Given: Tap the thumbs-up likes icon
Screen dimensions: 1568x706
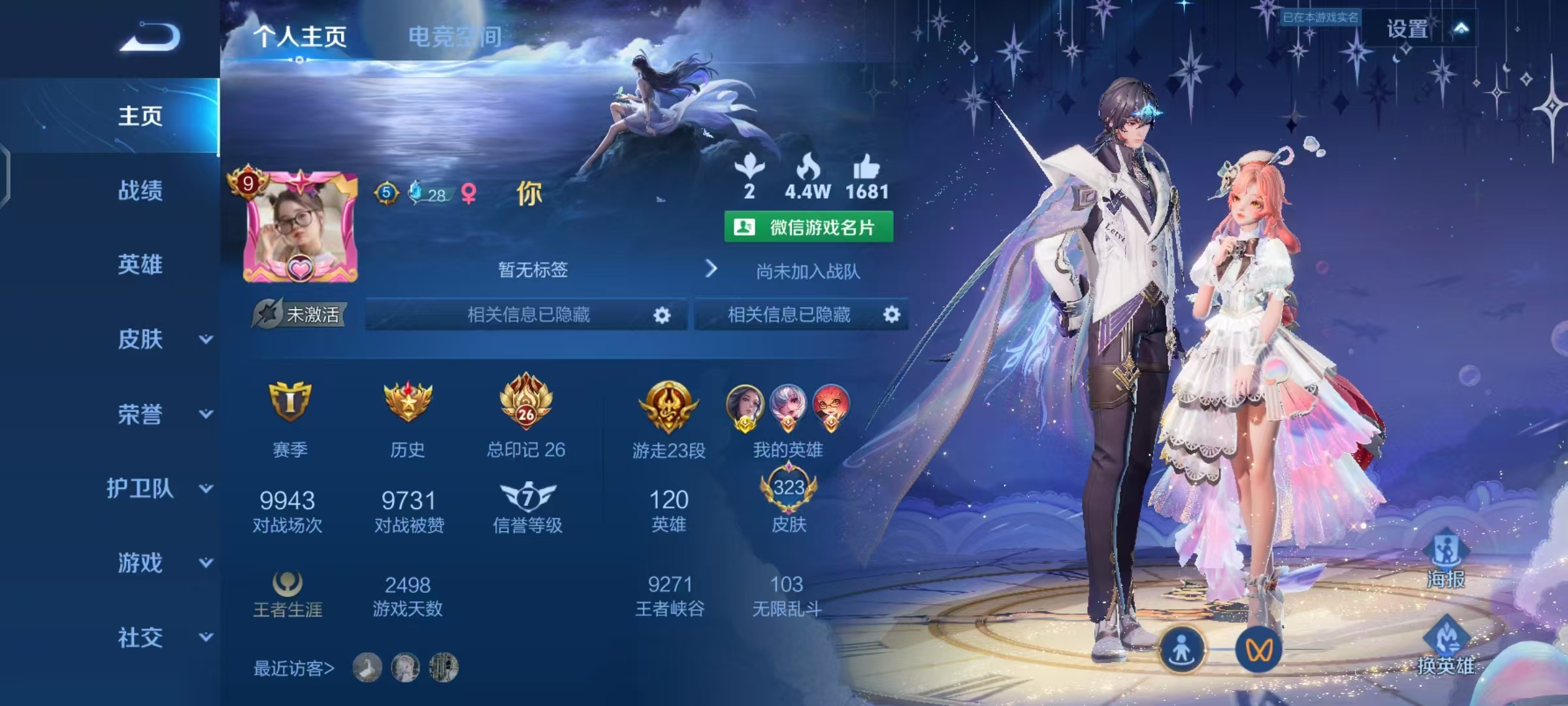Looking at the screenshot, I should [x=866, y=169].
